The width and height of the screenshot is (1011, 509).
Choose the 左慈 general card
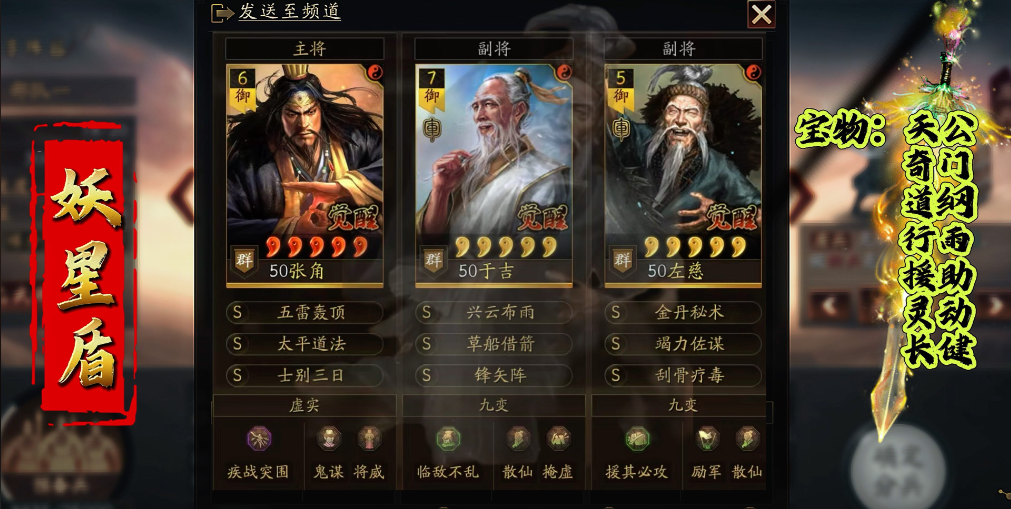(x=683, y=165)
